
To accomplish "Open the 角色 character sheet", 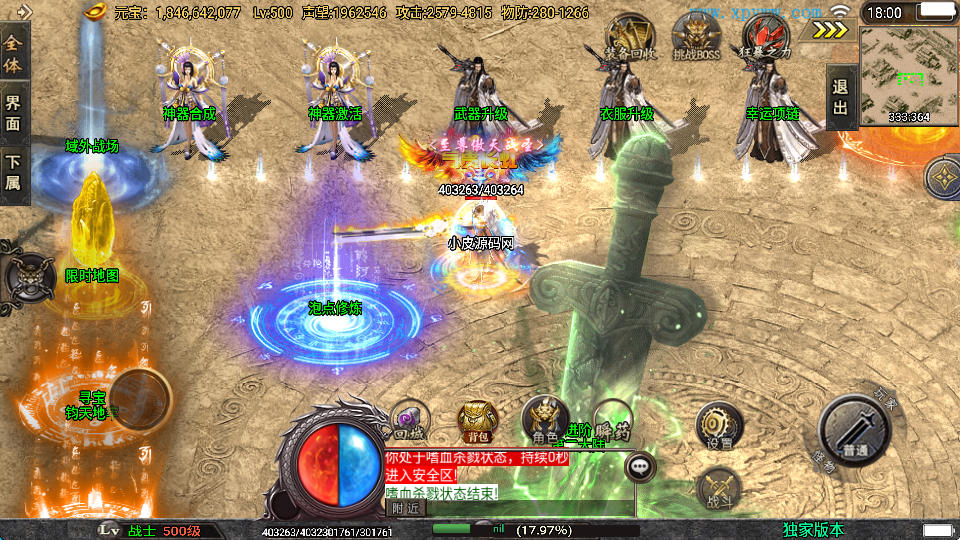I will point(545,419).
